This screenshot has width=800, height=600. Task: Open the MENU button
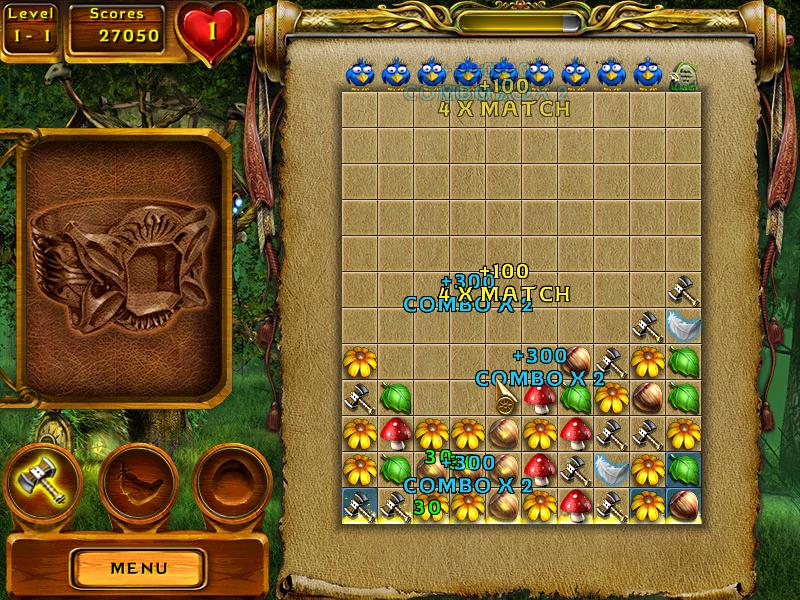[x=139, y=568]
